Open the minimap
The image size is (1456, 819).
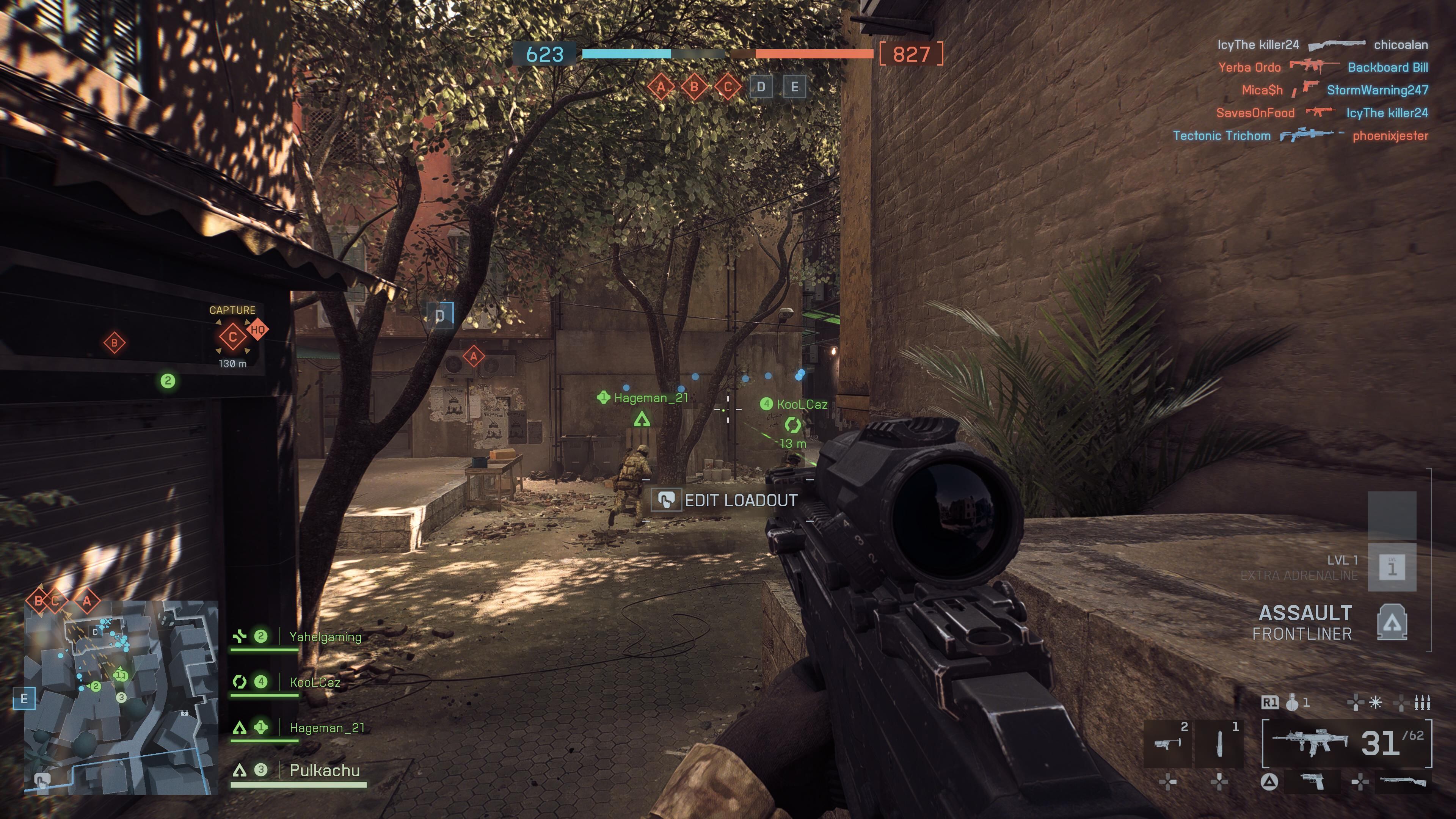click(x=121, y=697)
